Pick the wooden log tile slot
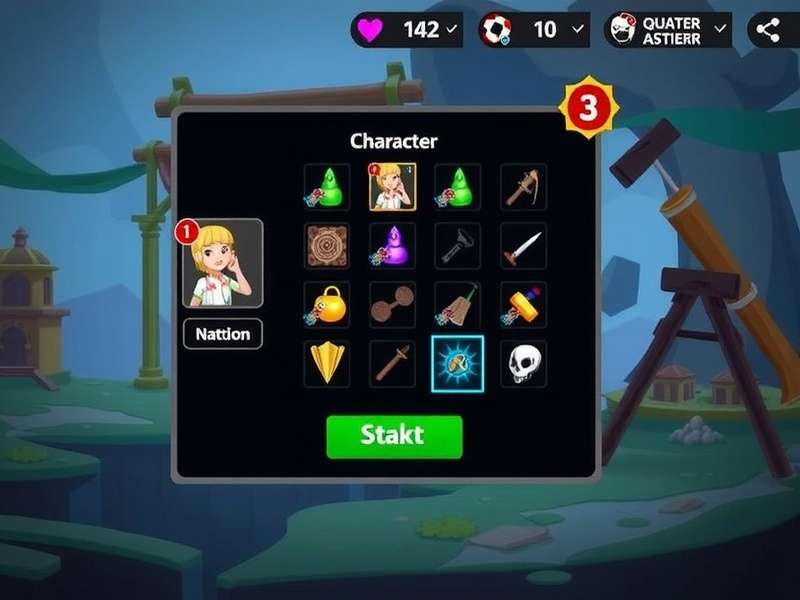The width and height of the screenshot is (800, 600). (x=327, y=245)
